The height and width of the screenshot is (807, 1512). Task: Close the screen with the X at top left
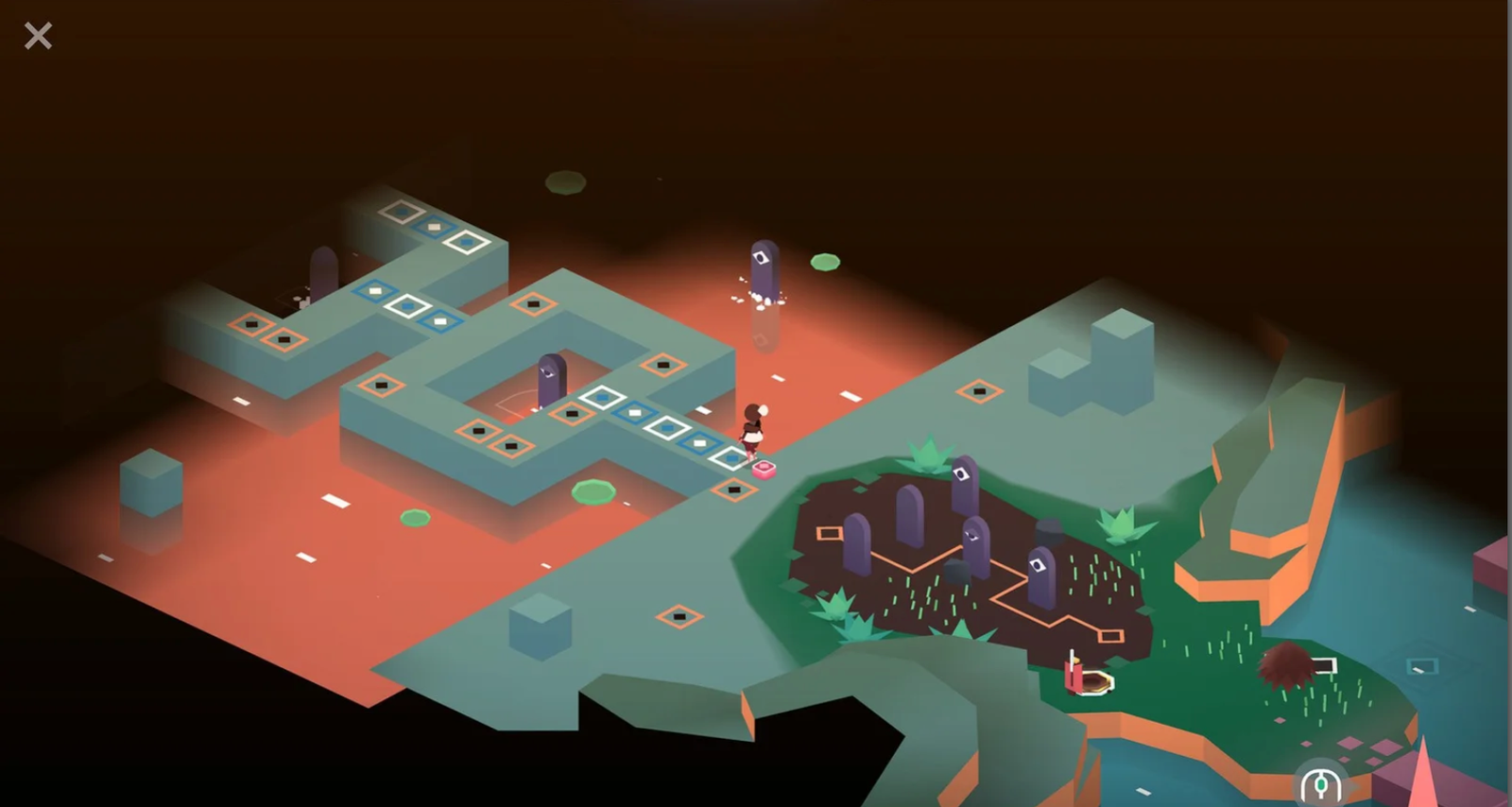pyautogui.click(x=38, y=35)
